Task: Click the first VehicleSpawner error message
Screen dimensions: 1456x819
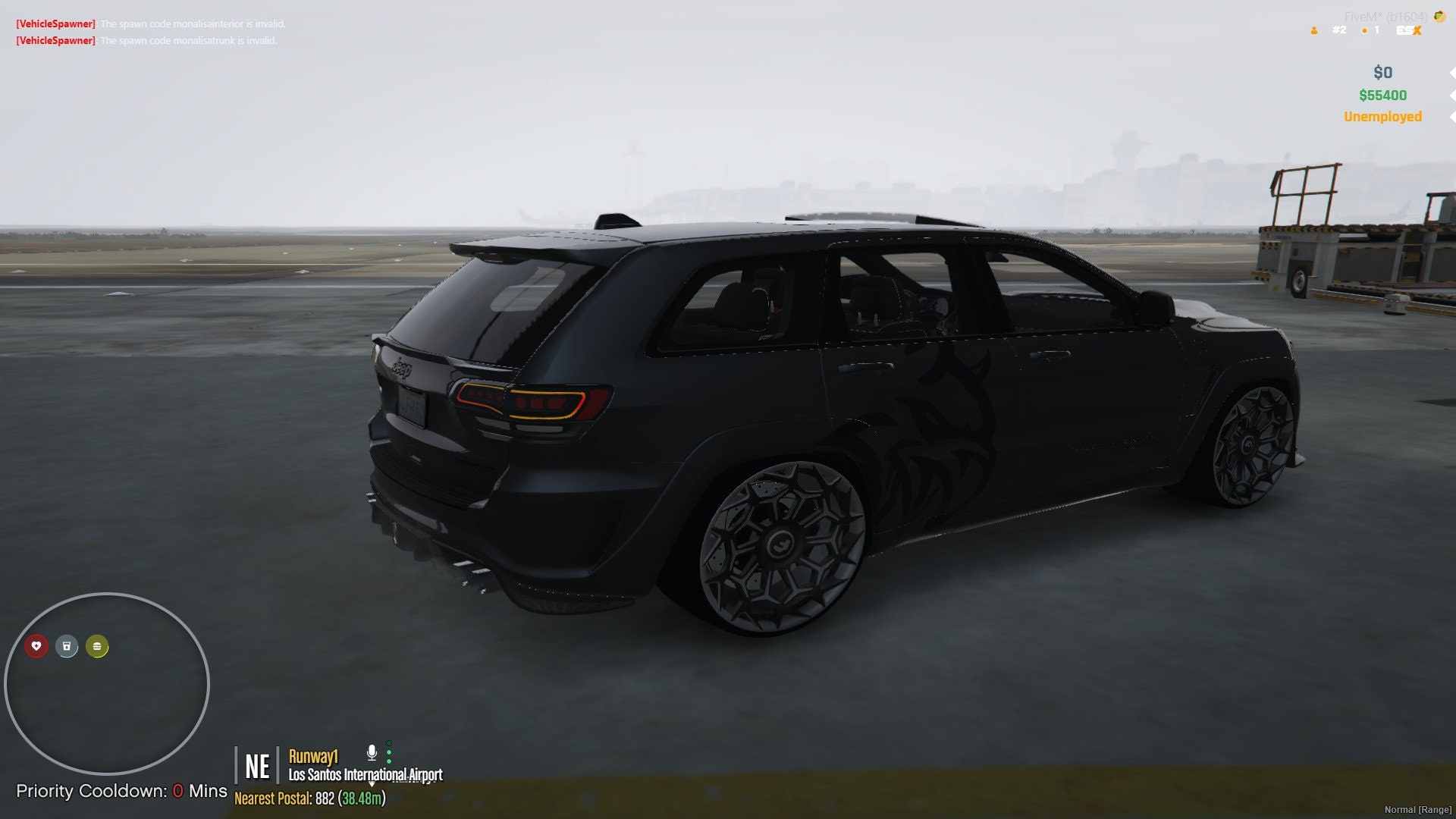Action: point(152,24)
